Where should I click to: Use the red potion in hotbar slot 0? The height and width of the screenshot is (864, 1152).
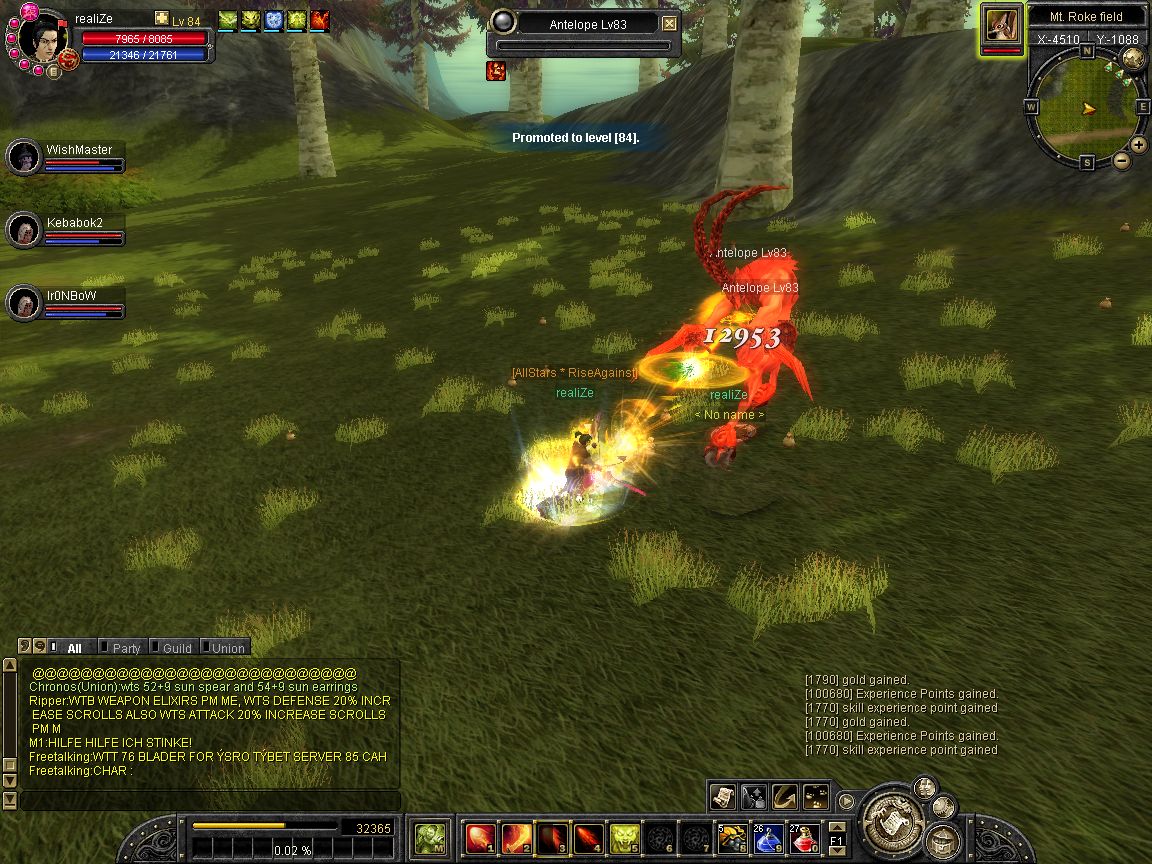tap(805, 838)
